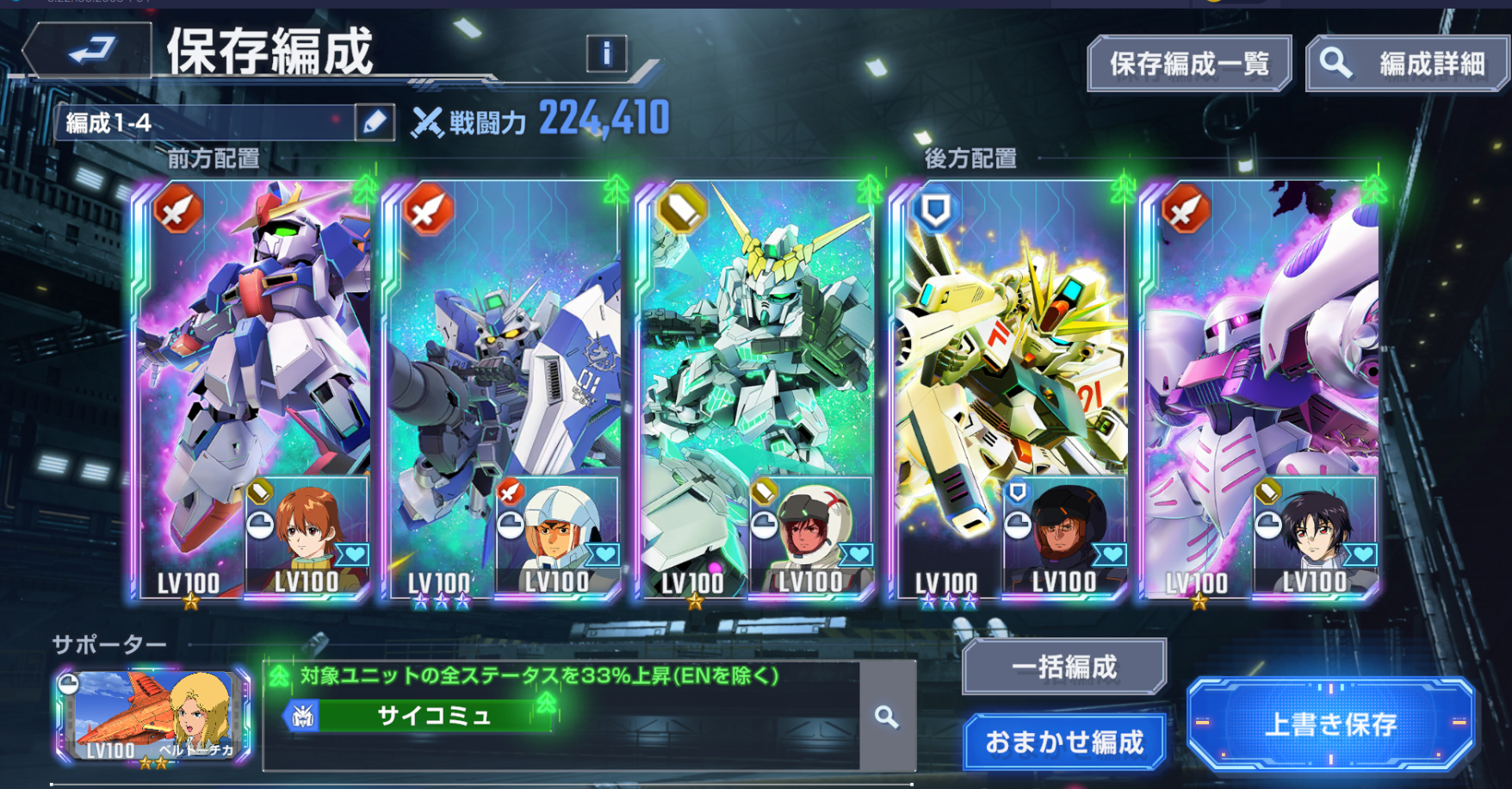Select the ZZ Gundam unit card

point(250,345)
